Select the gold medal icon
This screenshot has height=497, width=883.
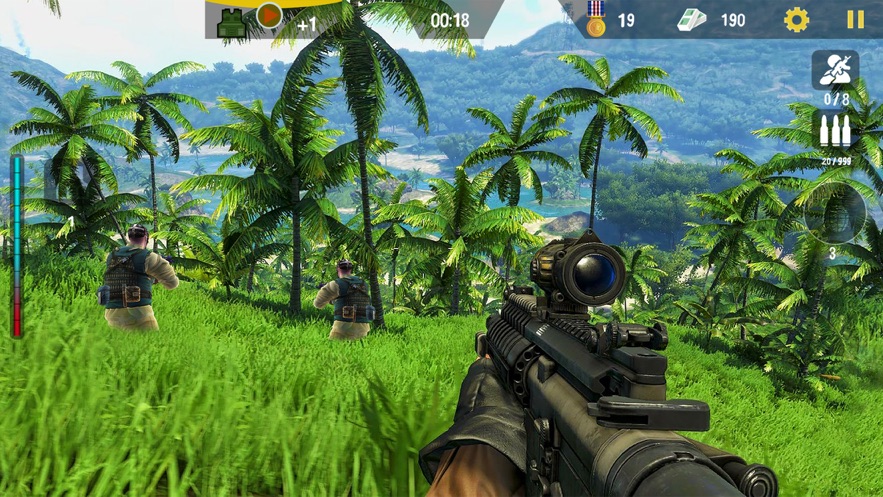tap(596, 19)
